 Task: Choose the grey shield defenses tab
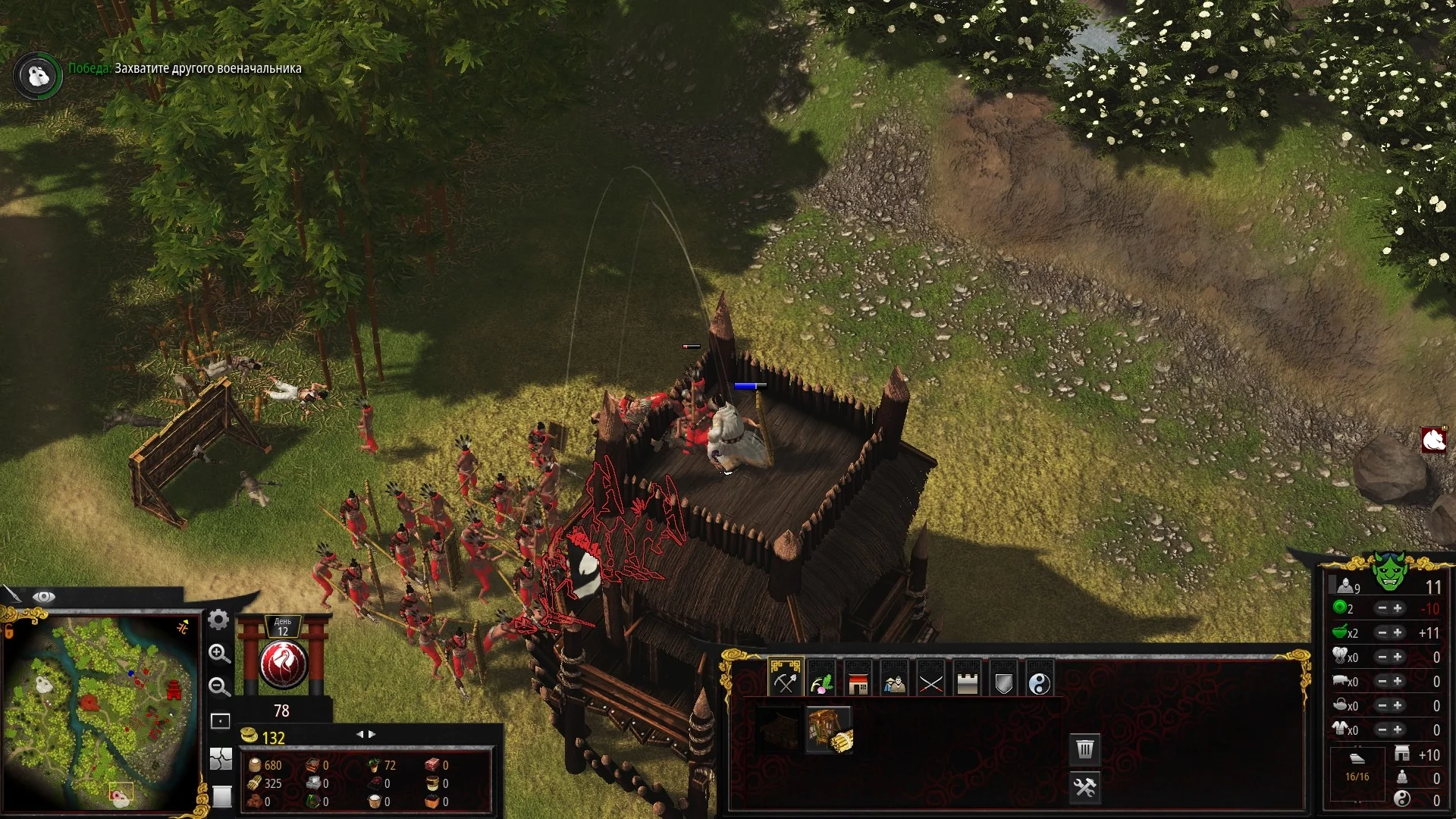point(1003,683)
